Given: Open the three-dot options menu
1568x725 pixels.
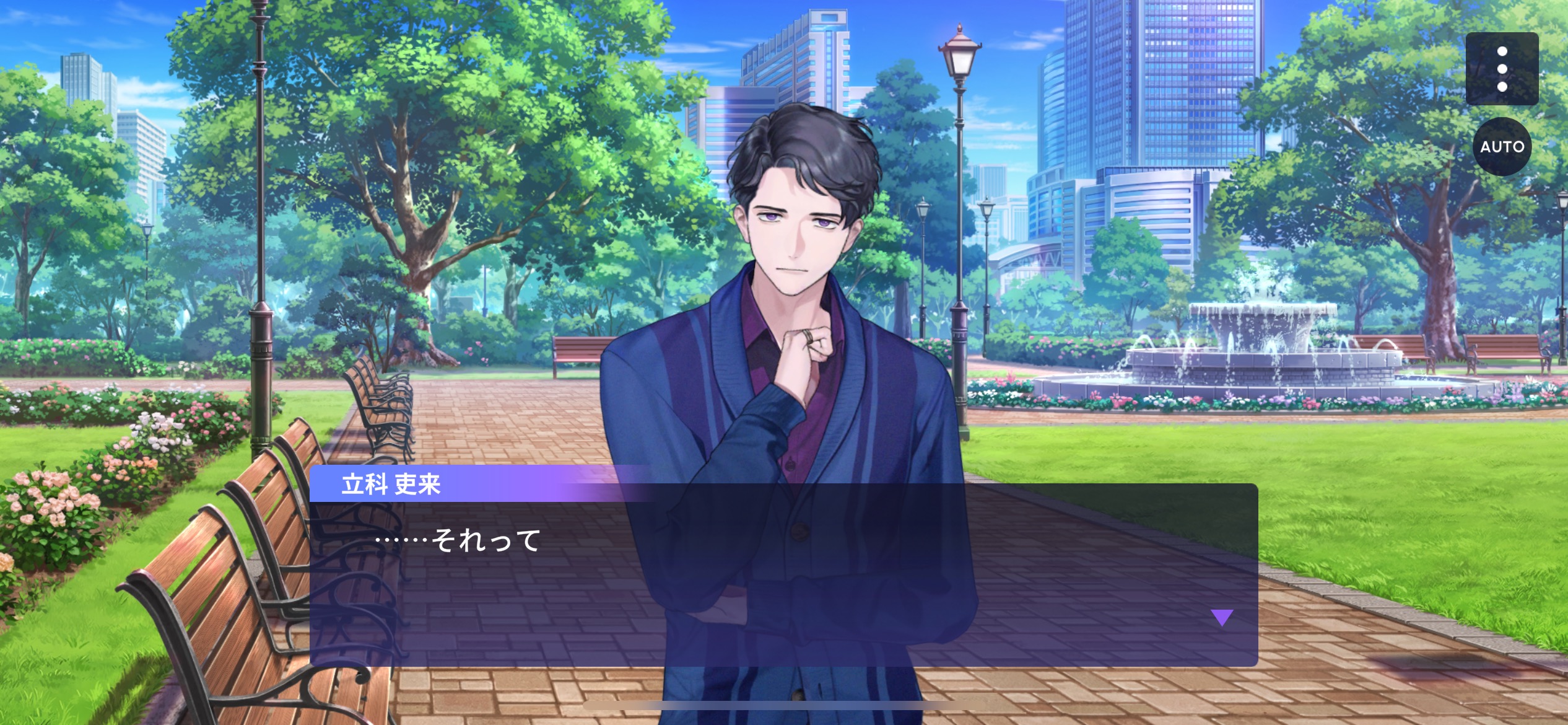Looking at the screenshot, I should (1502, 69).
